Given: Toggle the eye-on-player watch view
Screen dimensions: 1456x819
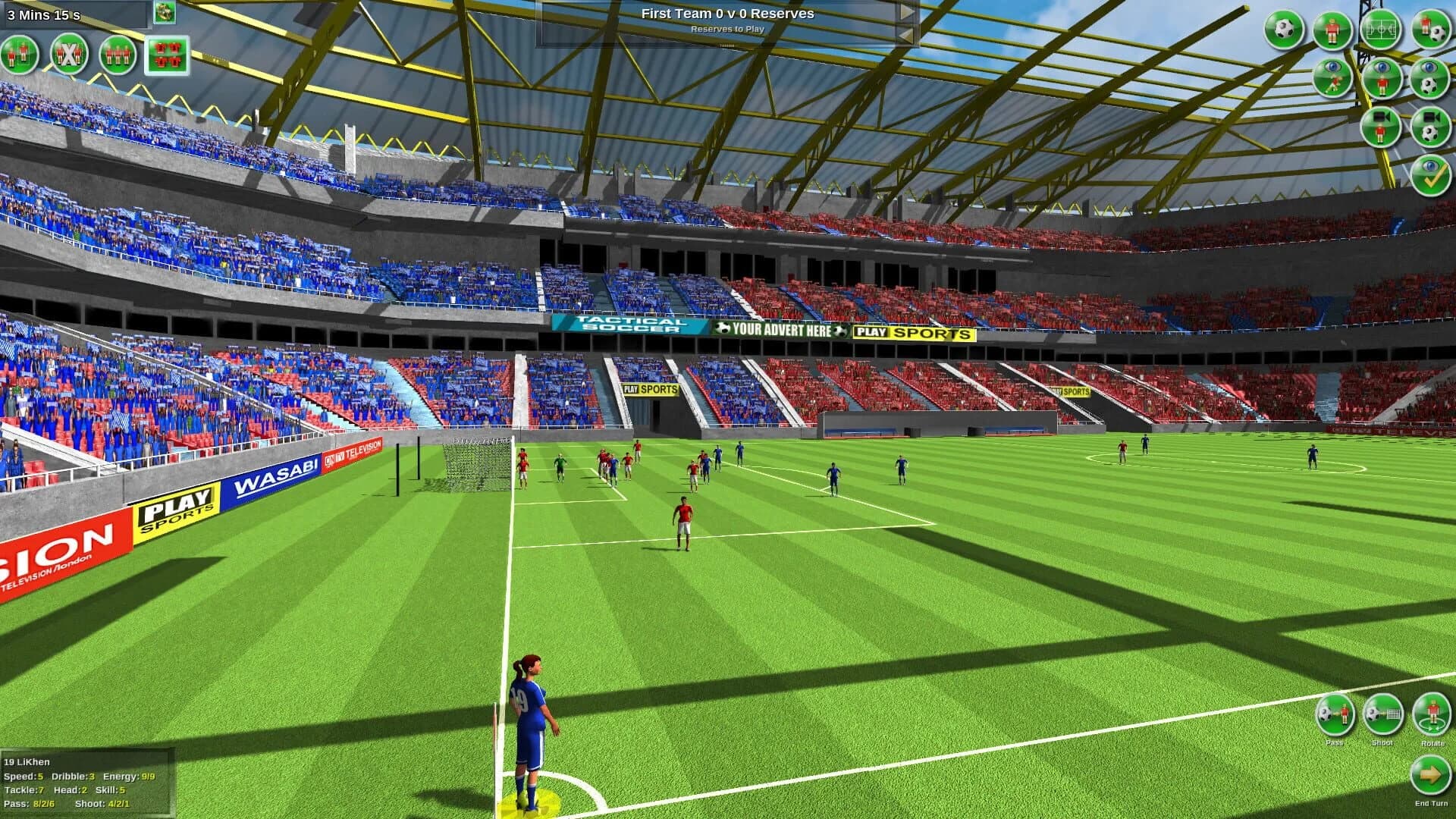Looking at the screenshot, I should [x=1382, y=78].
